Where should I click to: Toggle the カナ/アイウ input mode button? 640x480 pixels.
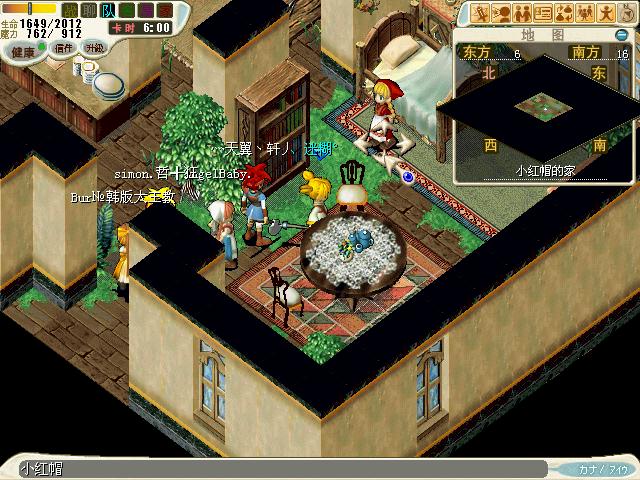coord(600,469)
